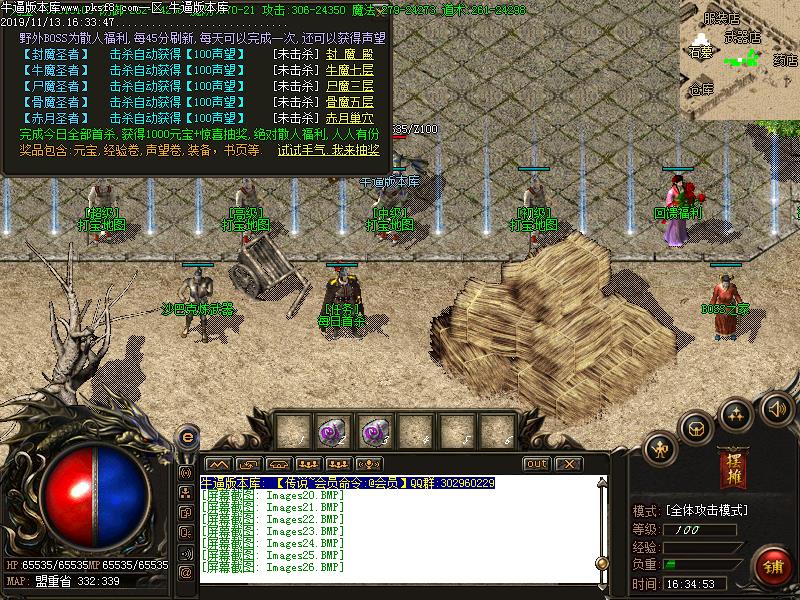
Task: Click the red 摆摊 stall banner
Action: (732, 468)
